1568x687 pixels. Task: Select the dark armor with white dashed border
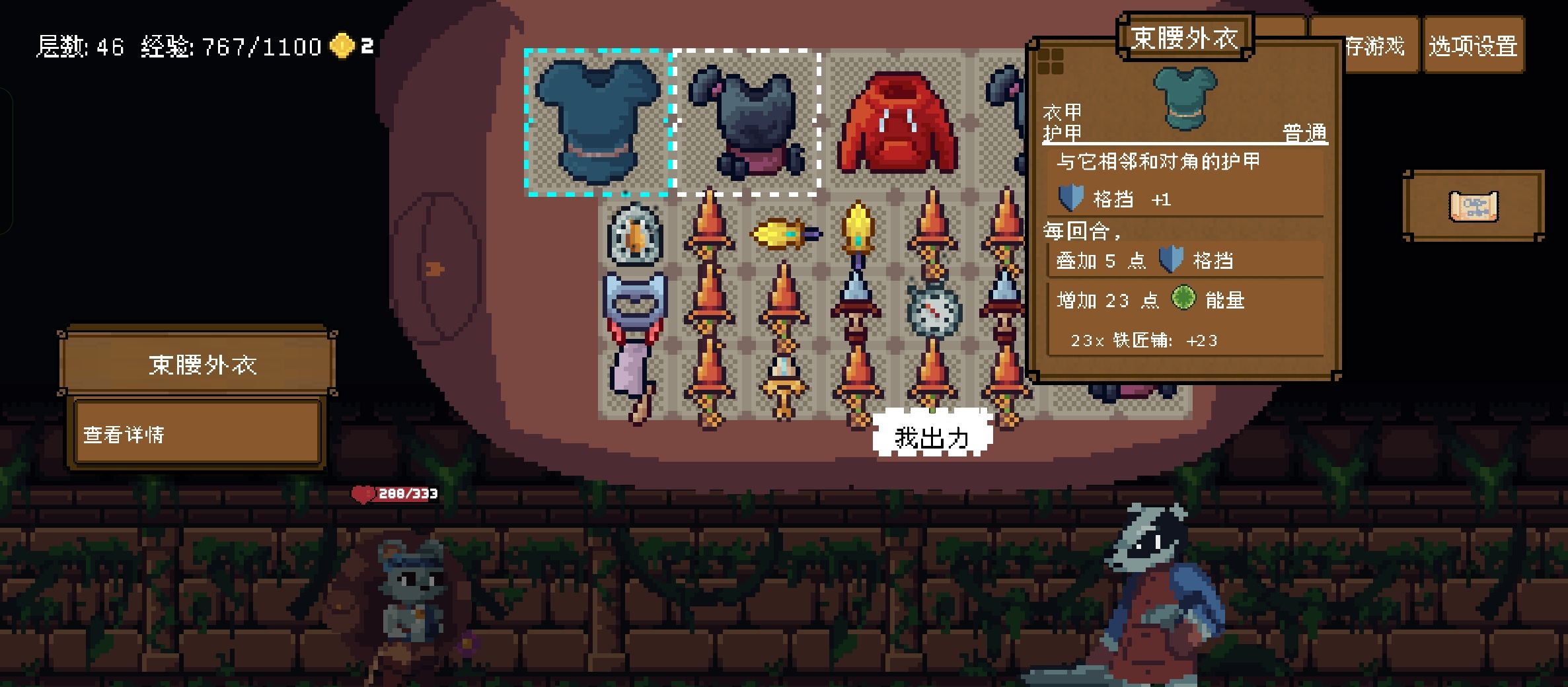(x=747, y=122)
